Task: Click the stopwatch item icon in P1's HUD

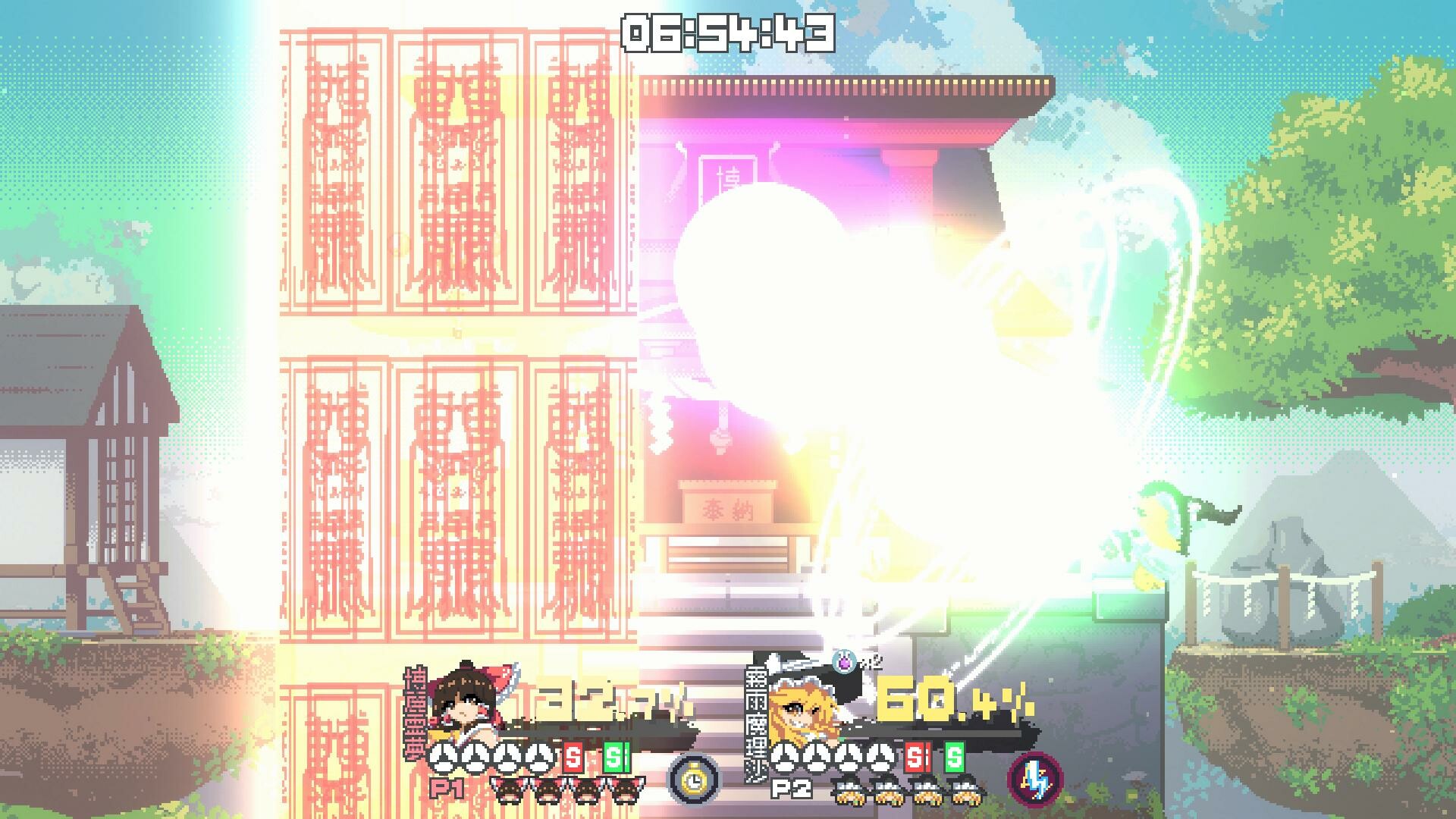Action: [693, 781]
